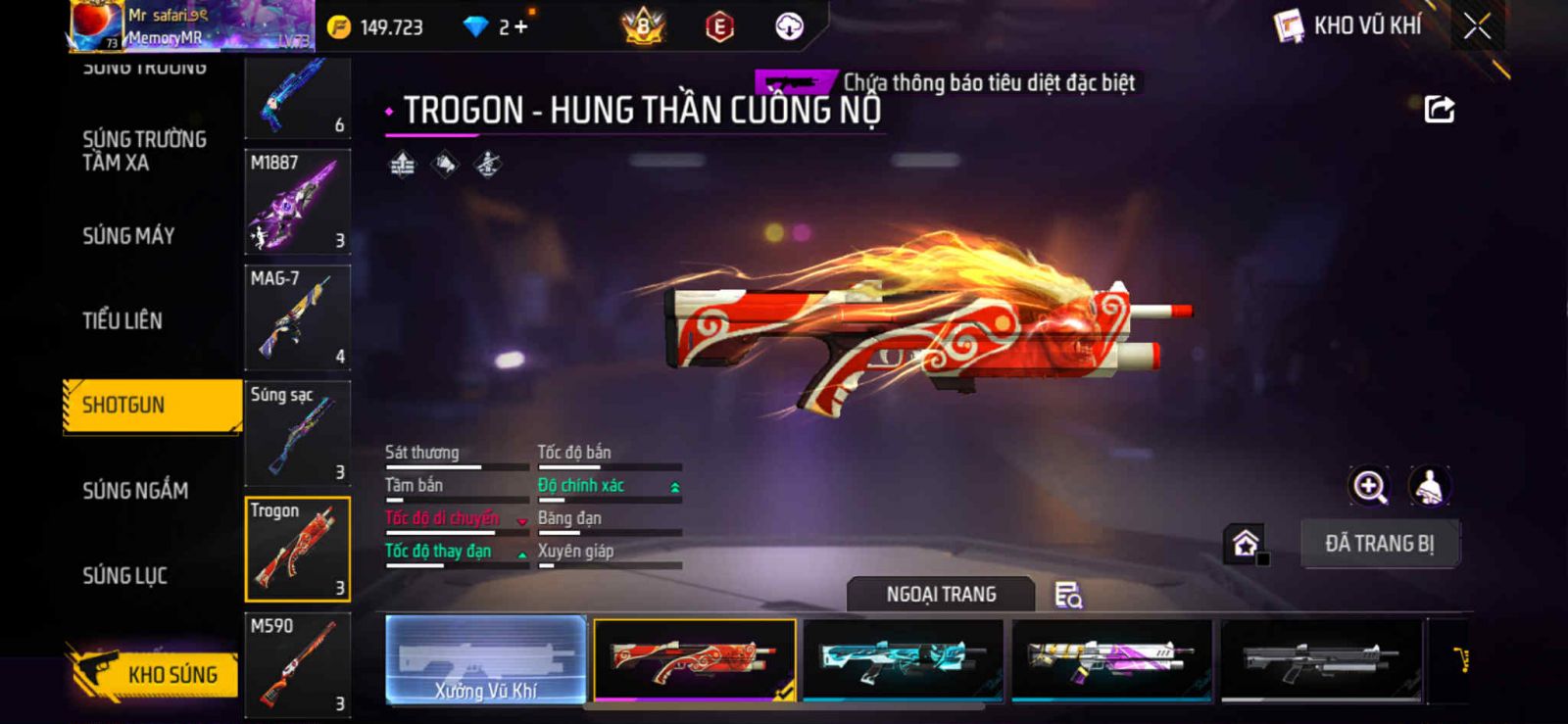Choose the Súng sạc weapon tile
Screen dimensions: 1568x724
pos(297,433)
